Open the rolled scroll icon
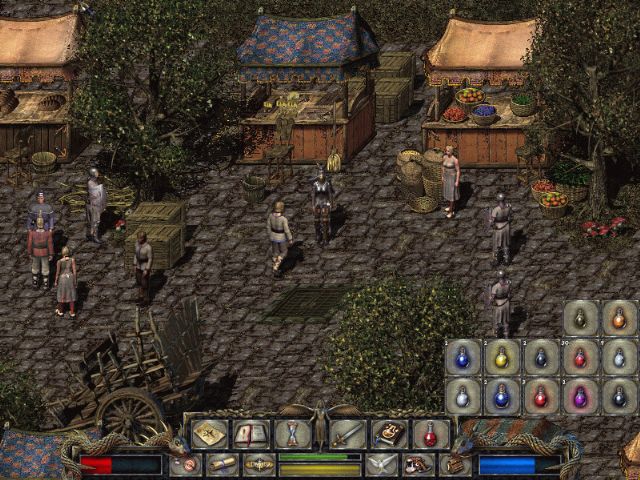Image resolution: width=640 pixels, height=480 pixels. pos(222,465)
